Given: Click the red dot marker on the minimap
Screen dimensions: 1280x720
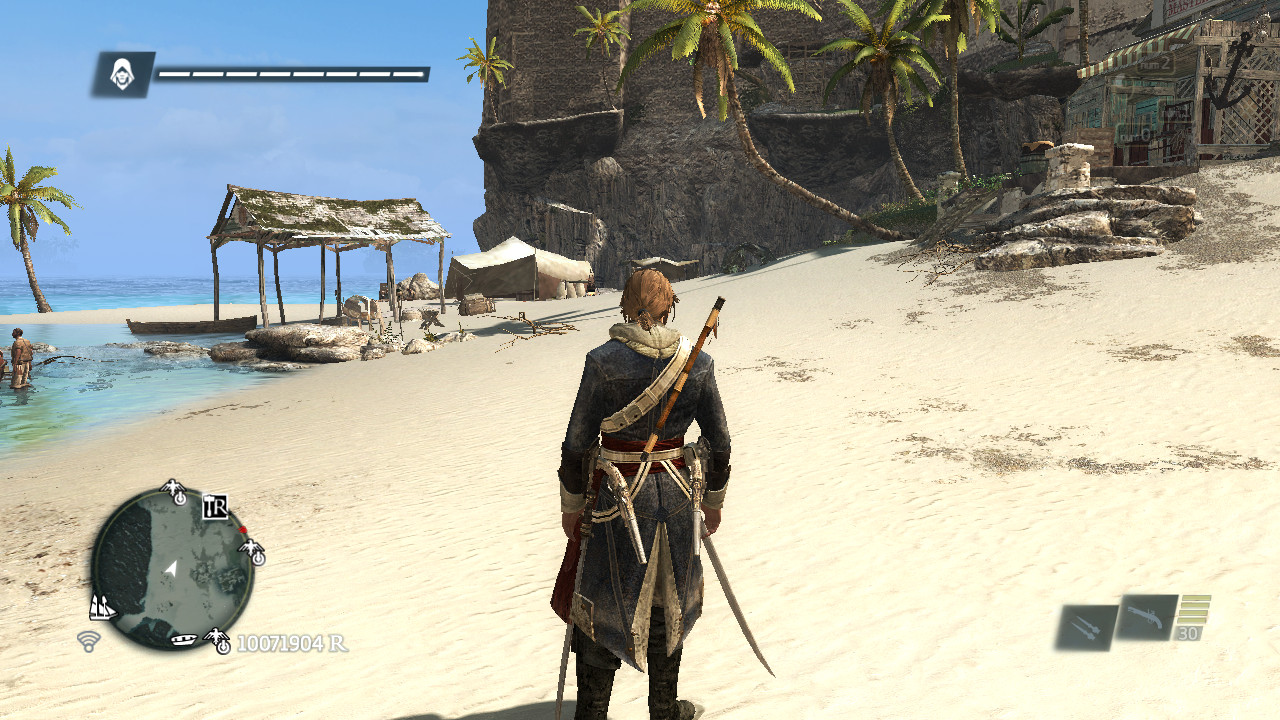Looking at the screenshot, I should coord(242,530).
